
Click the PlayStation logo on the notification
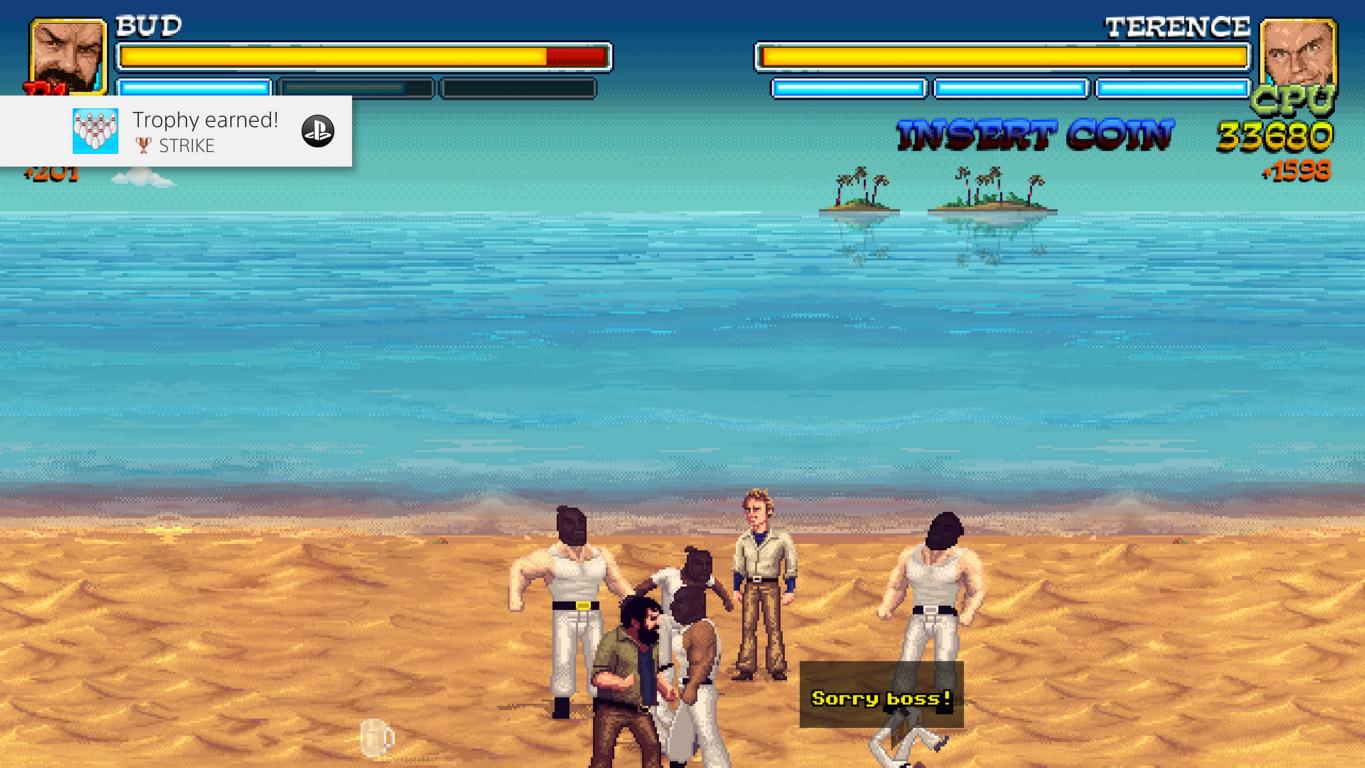(318, 131)
